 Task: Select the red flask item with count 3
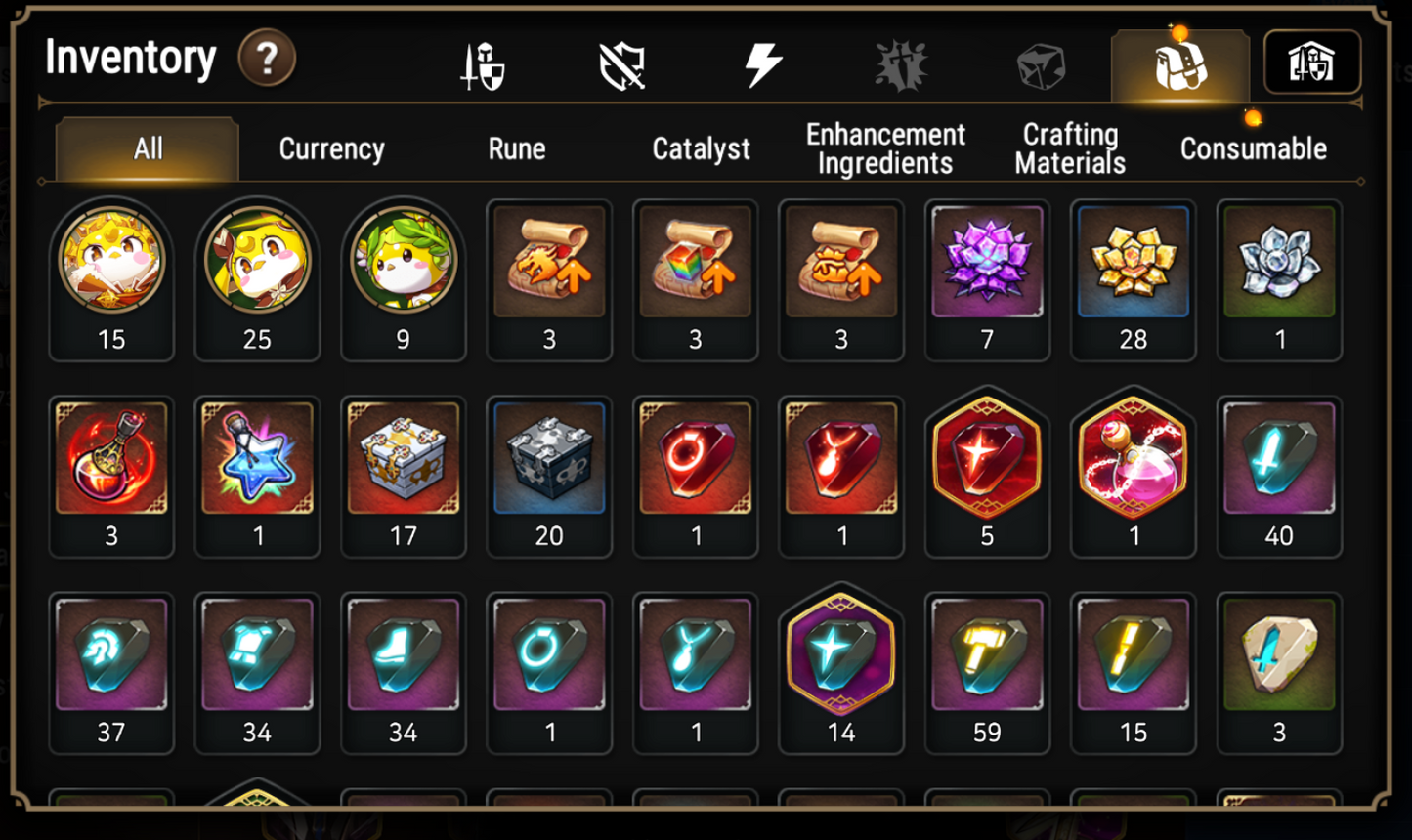[x=111, y=459]
